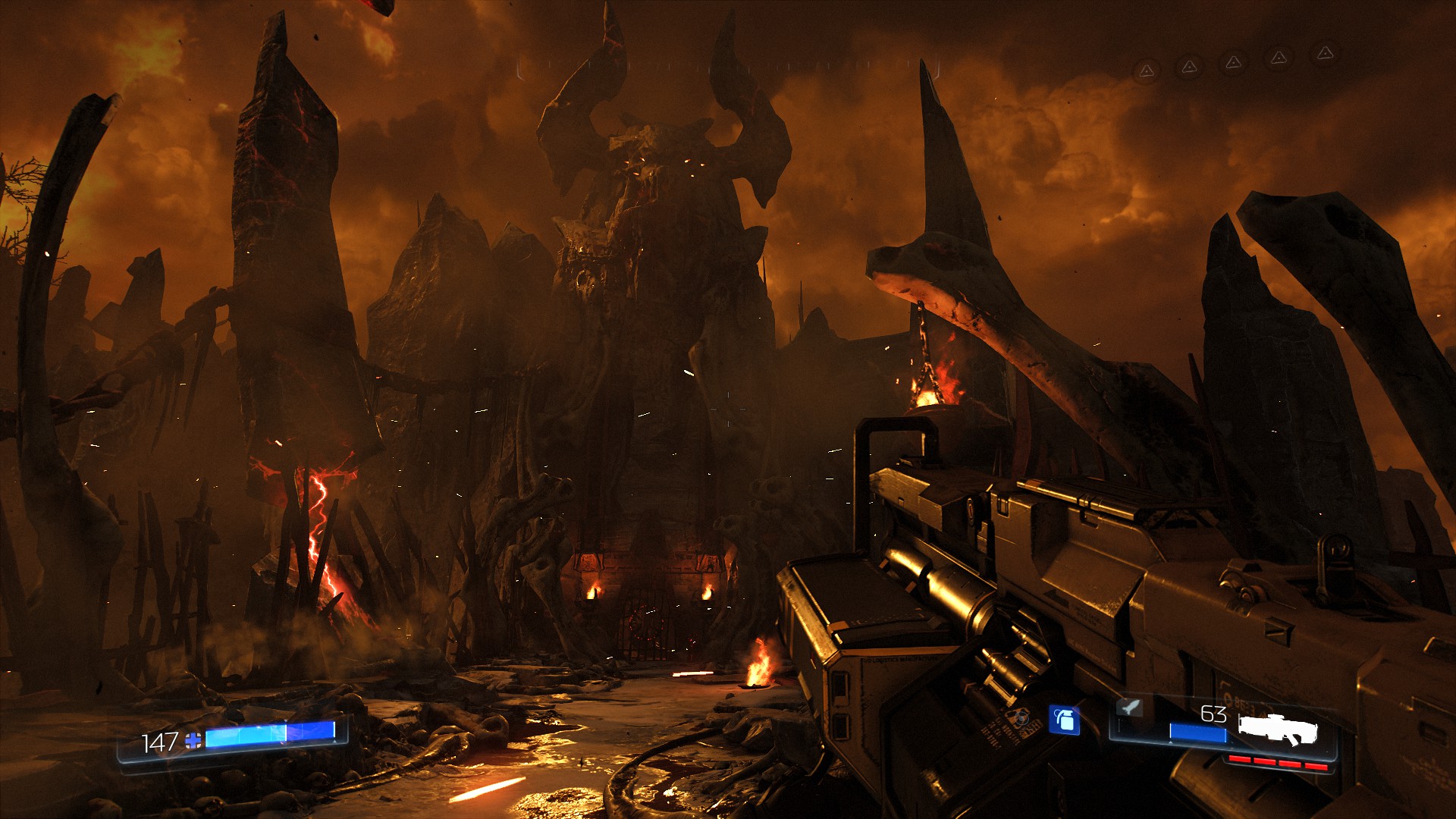Select the white assault rifle silhouette
1456x819 pixels.
(x=1278, y=730)
